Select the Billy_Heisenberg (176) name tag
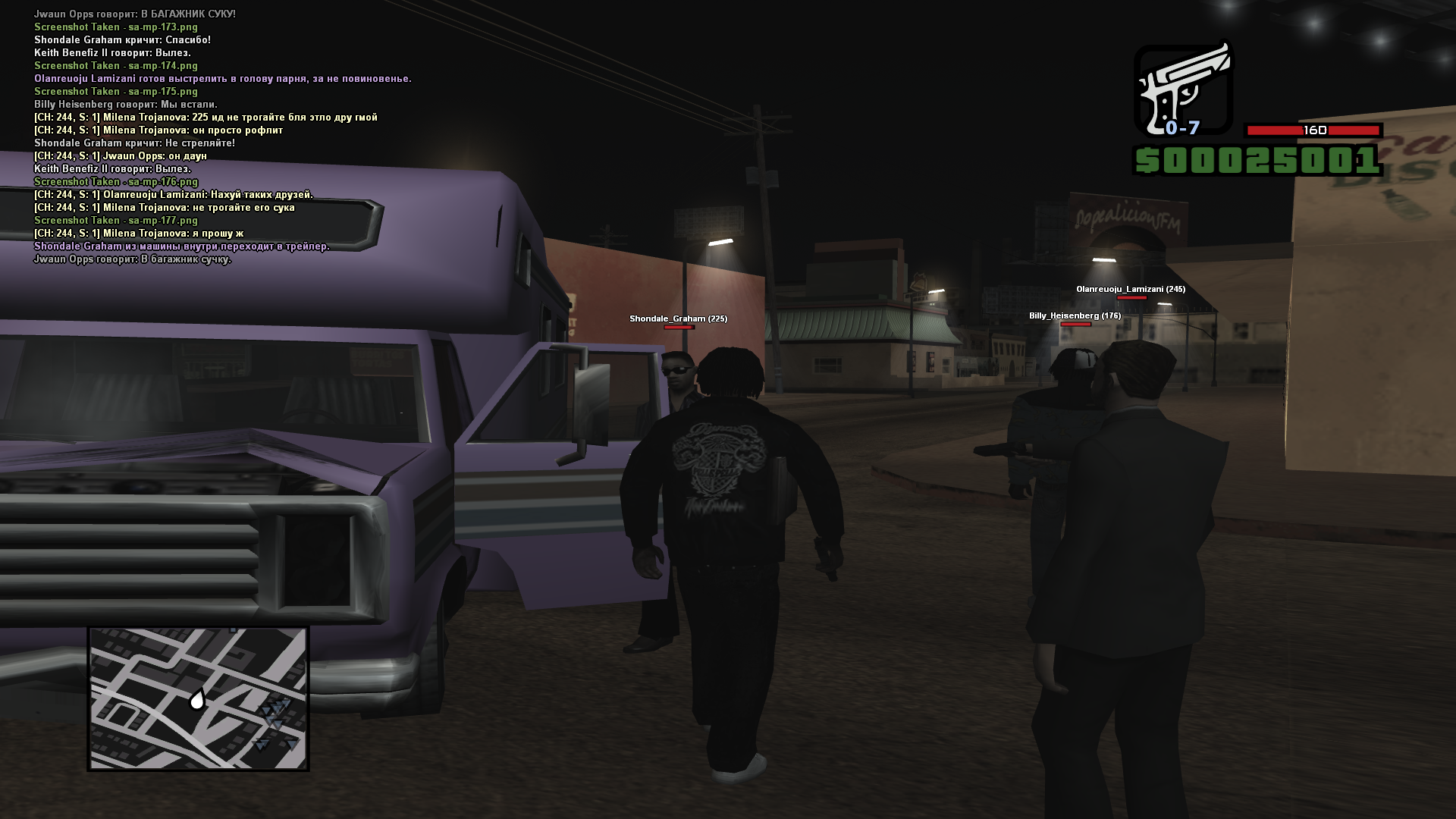Image resolution: width=1456 pixels, height=819 pixels. pos(1075,315)
